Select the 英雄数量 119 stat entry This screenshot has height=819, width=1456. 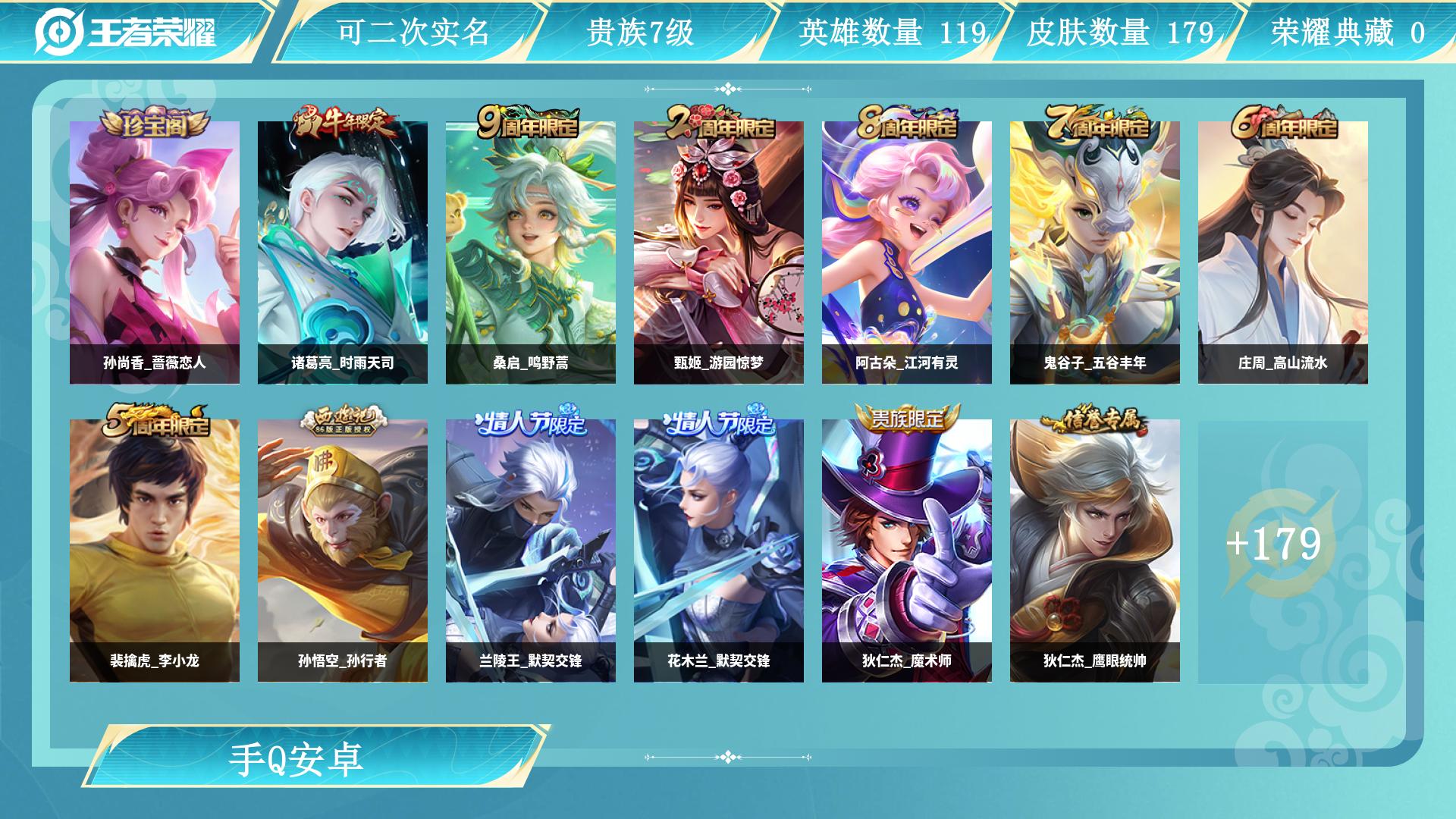(x=891, y=30)
